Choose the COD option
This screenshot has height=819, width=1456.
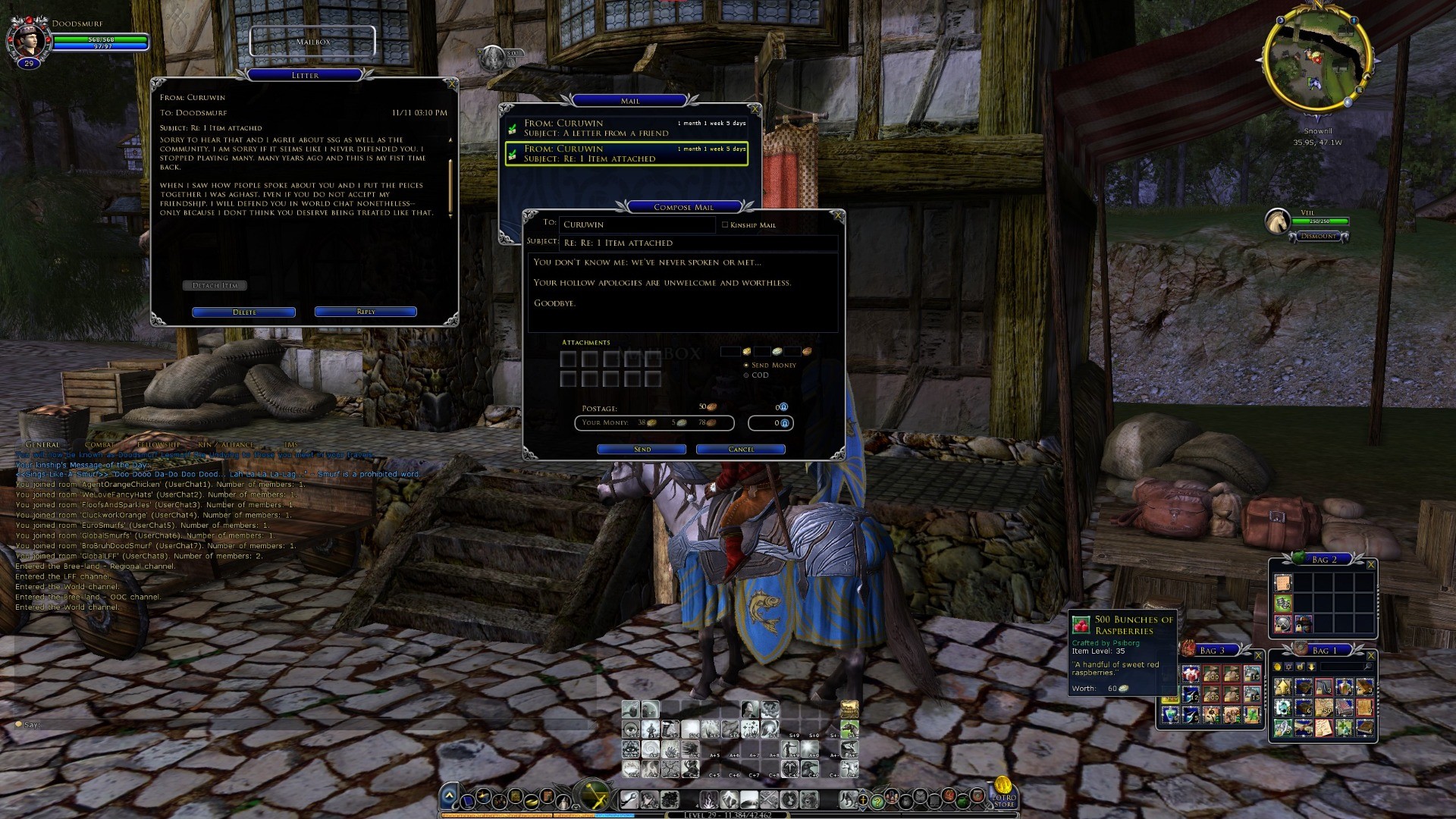point(746,375)
